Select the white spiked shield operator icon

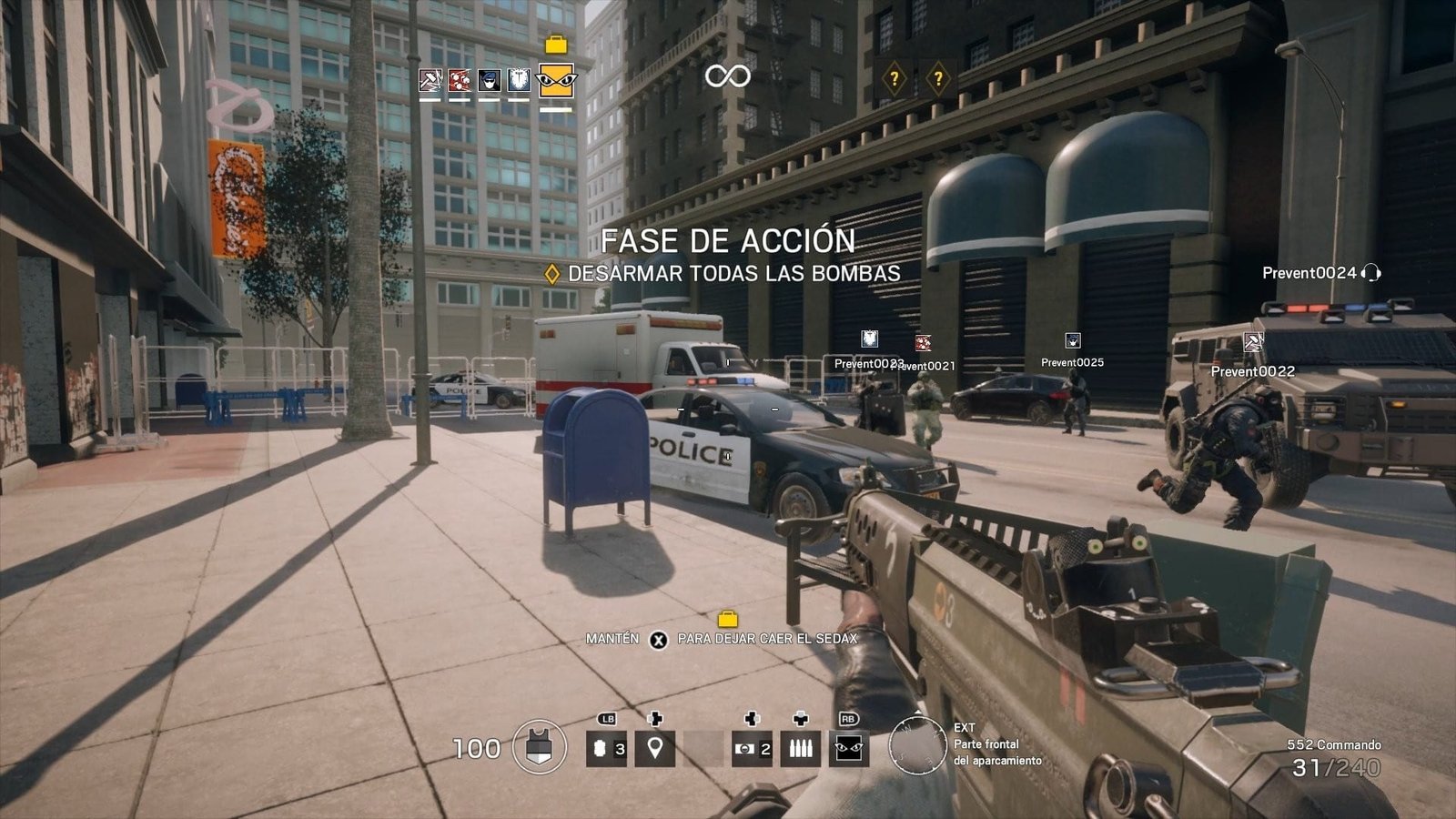(x=518, y=80)
